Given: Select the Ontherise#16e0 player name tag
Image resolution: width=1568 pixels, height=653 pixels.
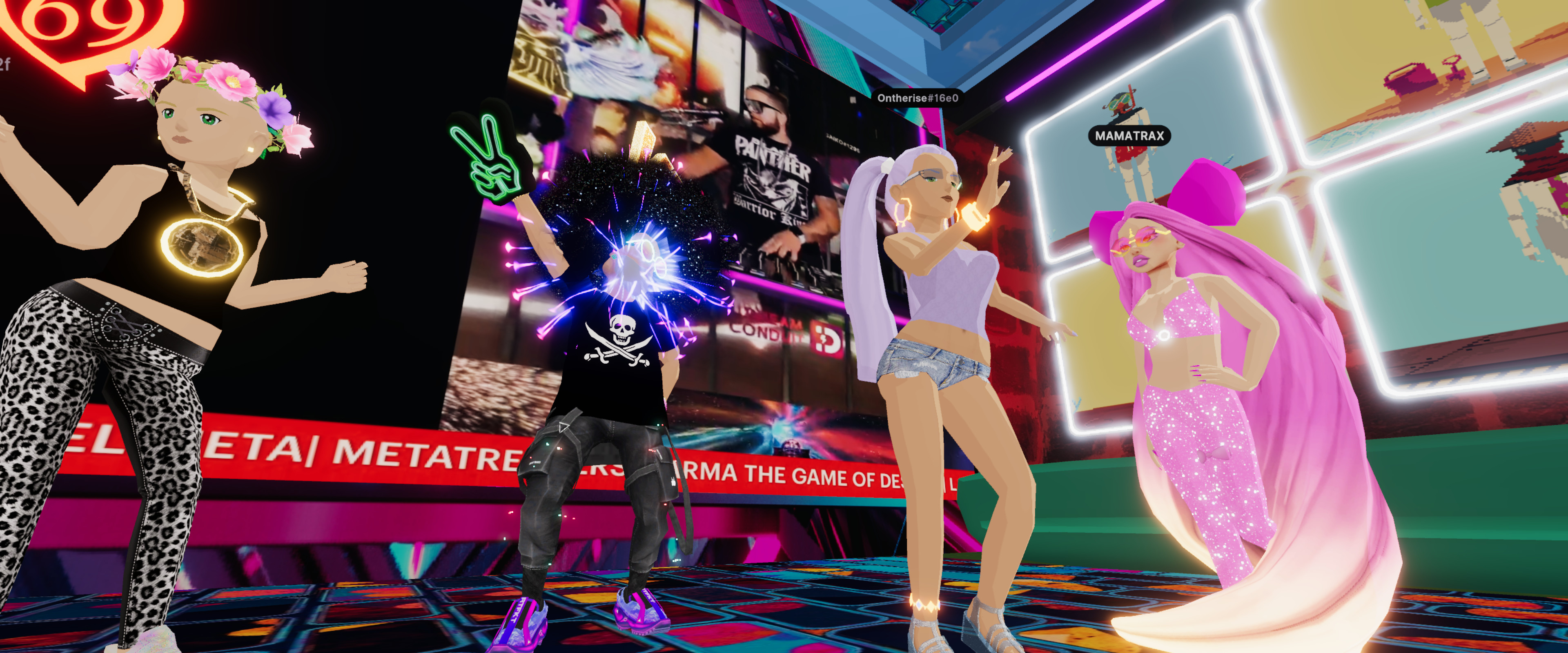Looking at the screenshot, I should point(917,98).
